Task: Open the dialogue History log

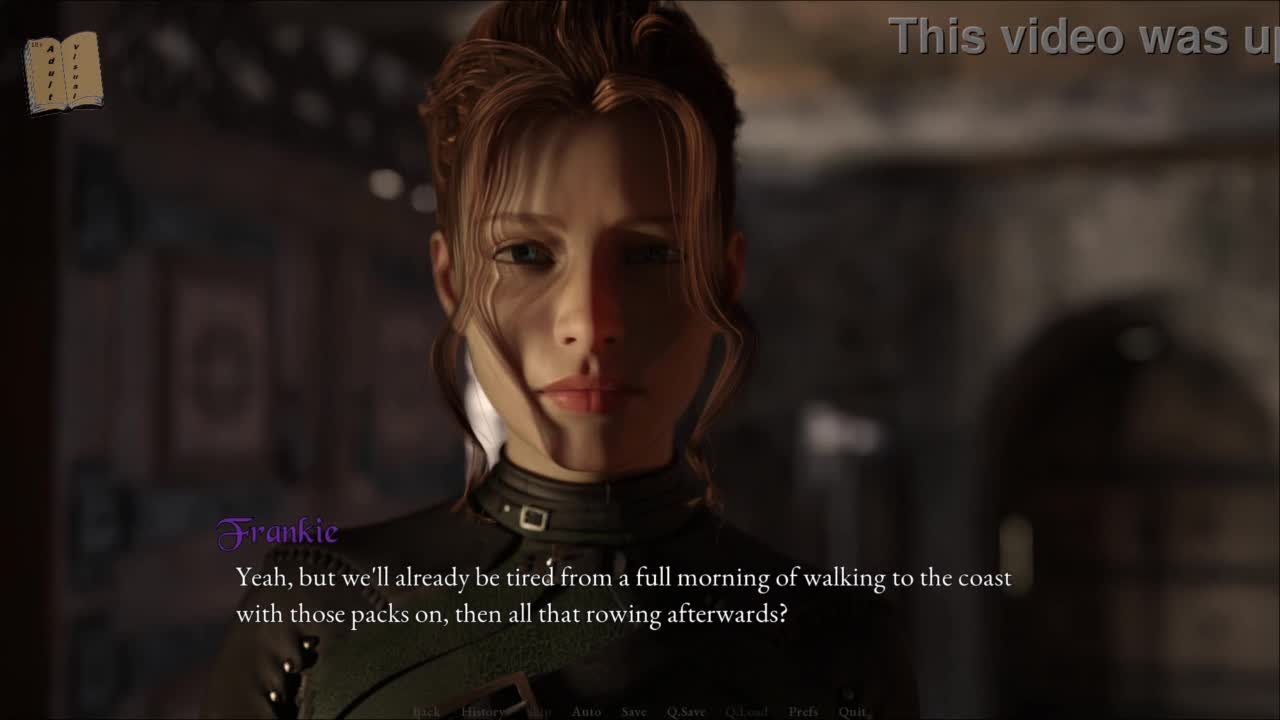Action: click(482, 712)
